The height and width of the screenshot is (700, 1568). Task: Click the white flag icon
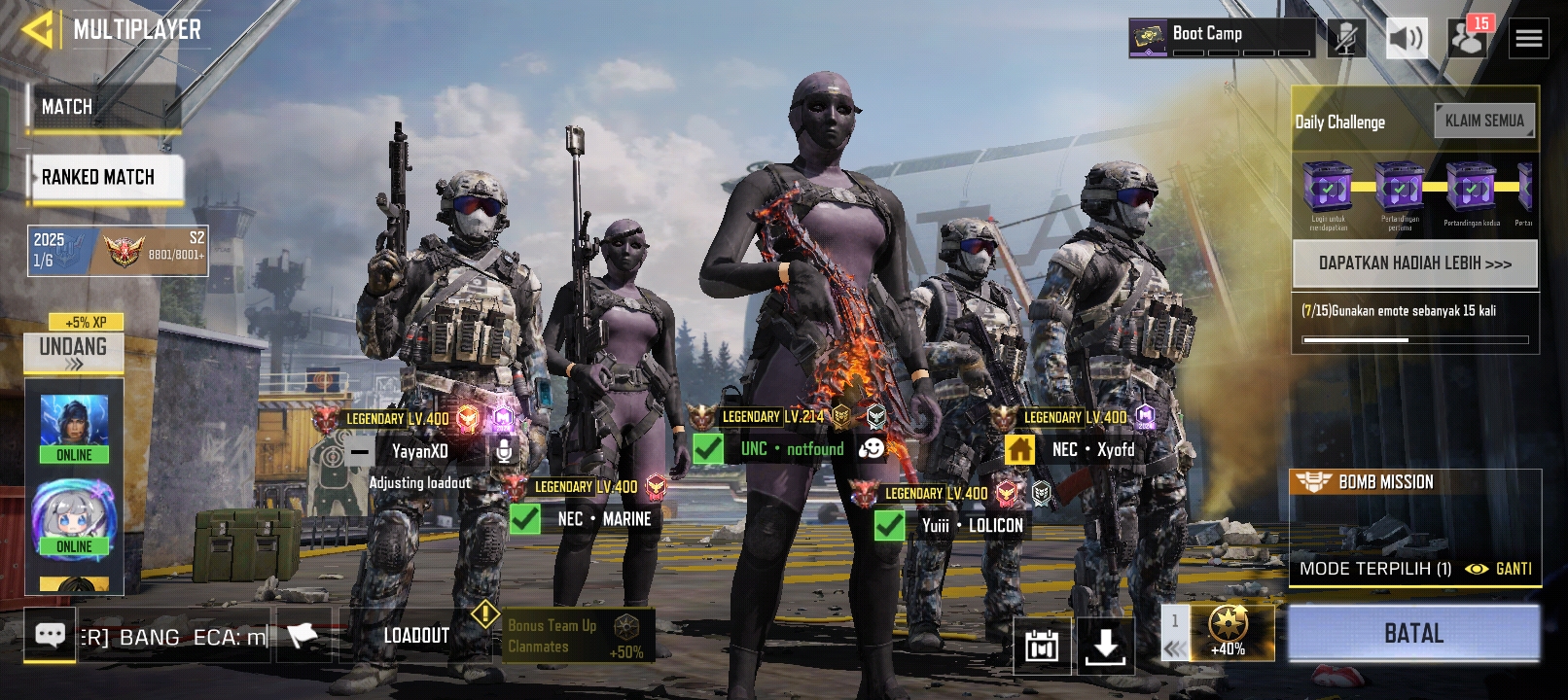coord(303,636)
